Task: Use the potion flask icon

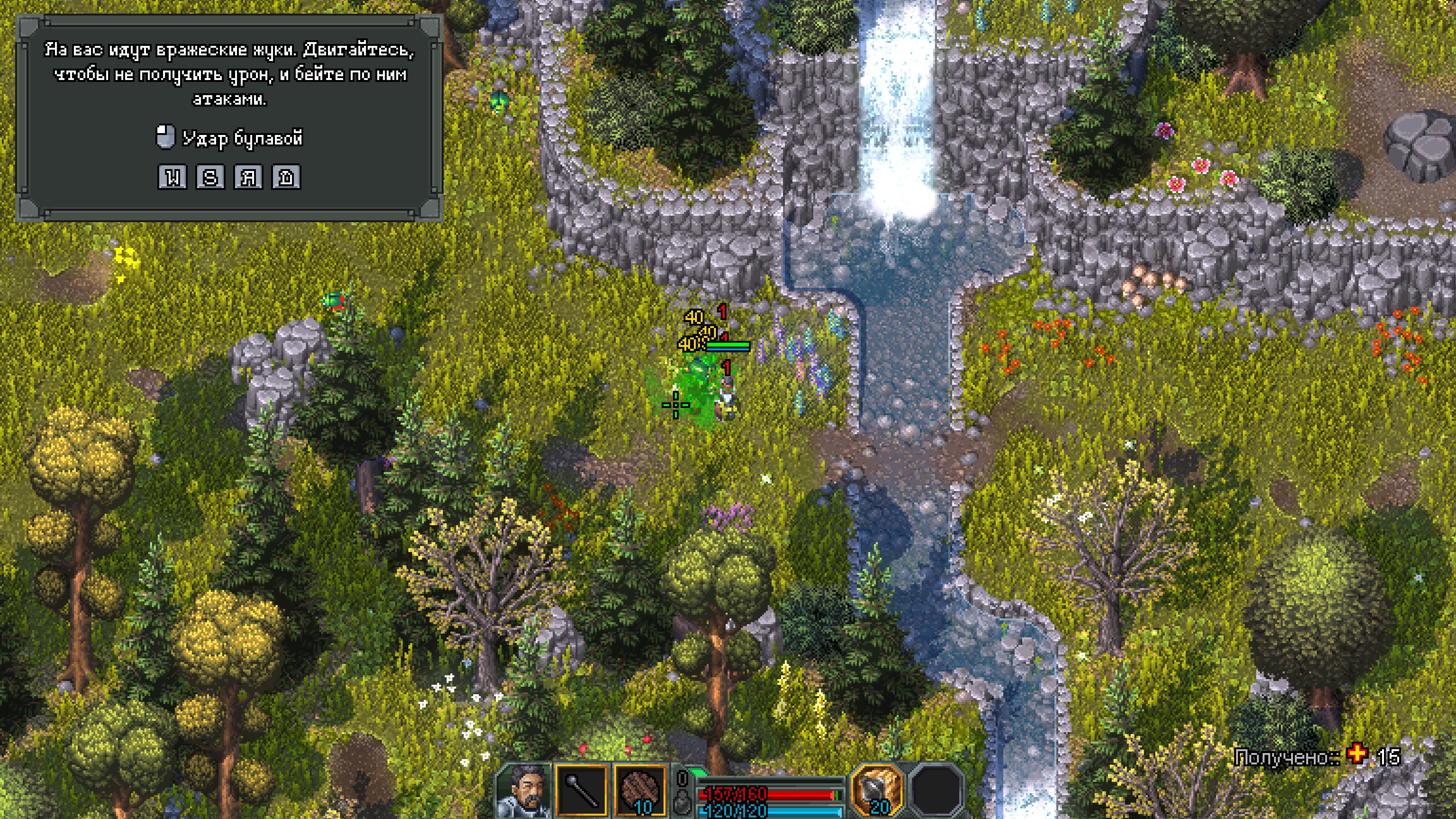Action: point(682,803)
